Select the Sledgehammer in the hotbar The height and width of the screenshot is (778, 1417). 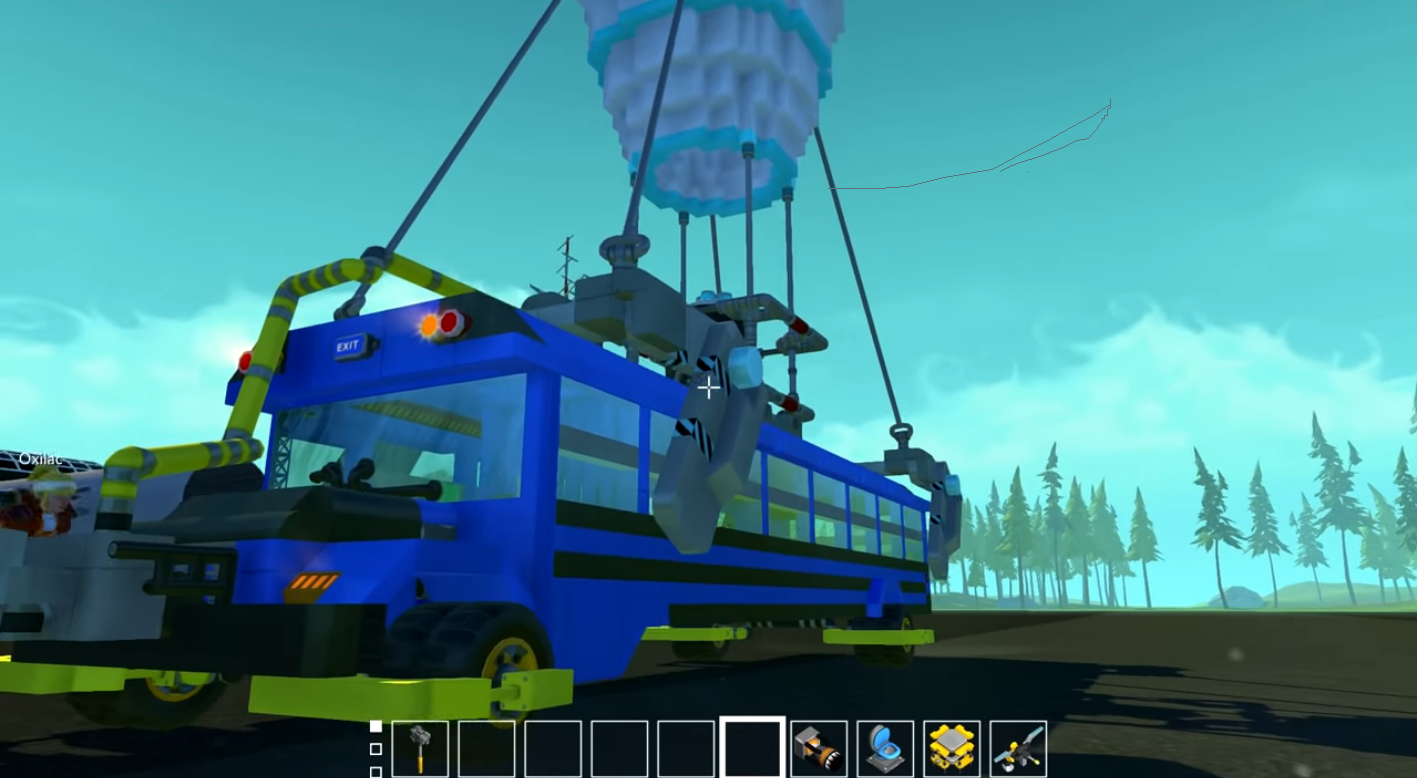[x=420, y=748]
